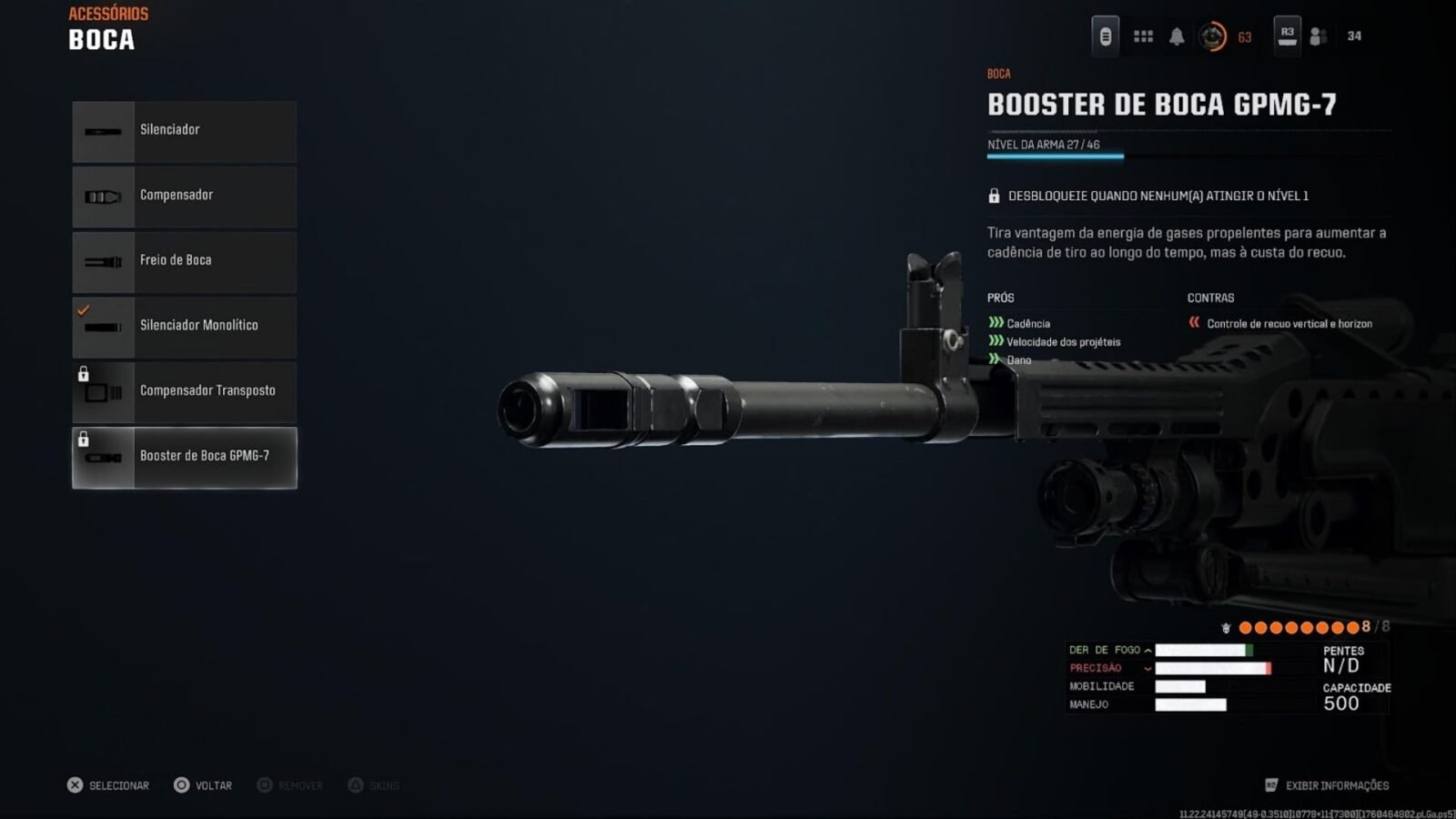Click the Selecionar option

[108, 785]
